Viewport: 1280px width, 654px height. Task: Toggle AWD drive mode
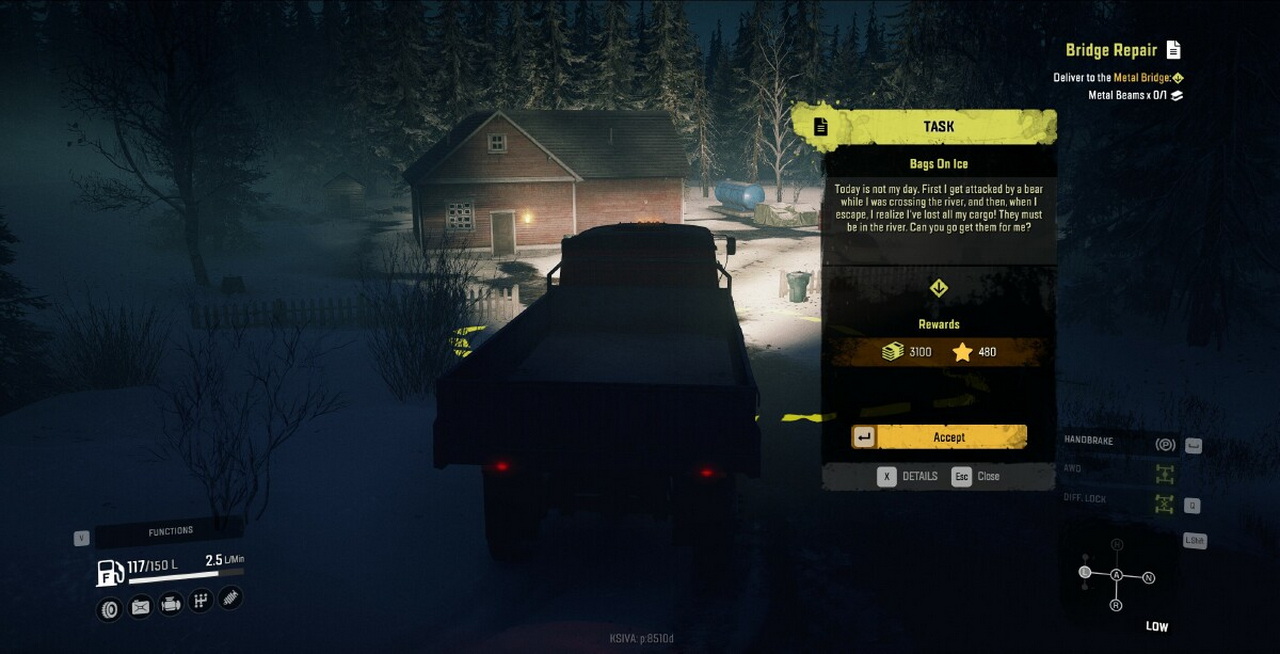[1164, 473]
